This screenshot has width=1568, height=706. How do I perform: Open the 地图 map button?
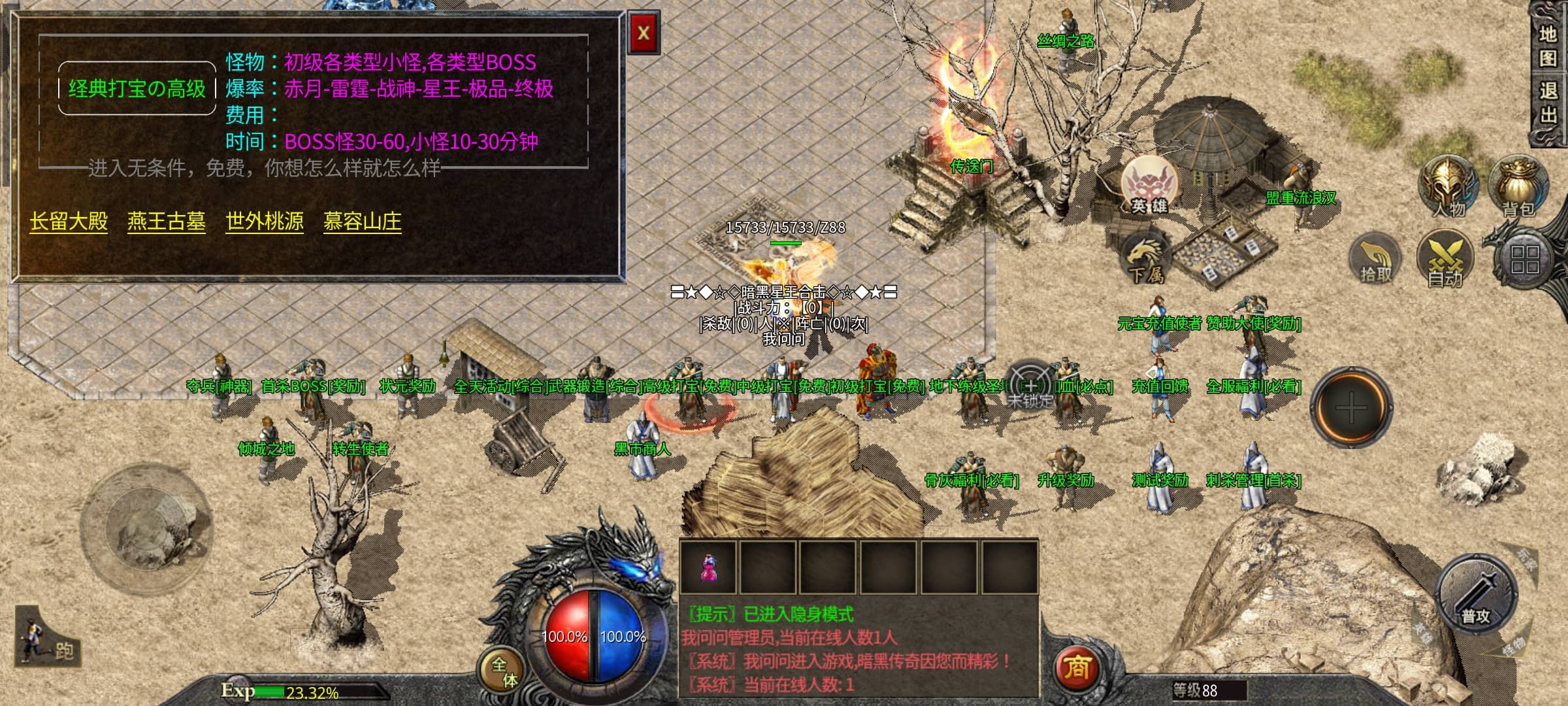1548,46
